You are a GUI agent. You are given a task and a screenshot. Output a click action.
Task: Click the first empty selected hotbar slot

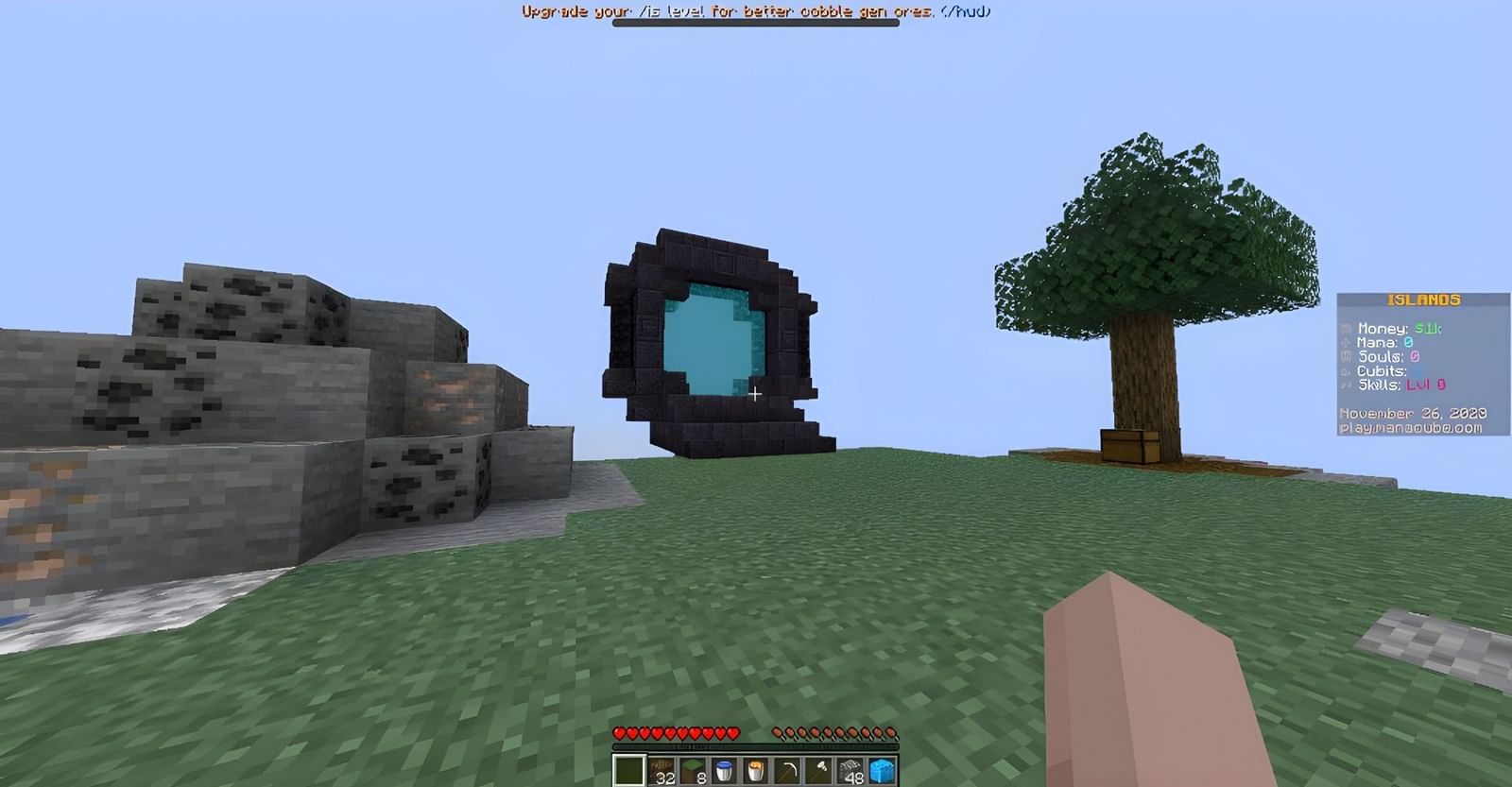coord(627,769)
